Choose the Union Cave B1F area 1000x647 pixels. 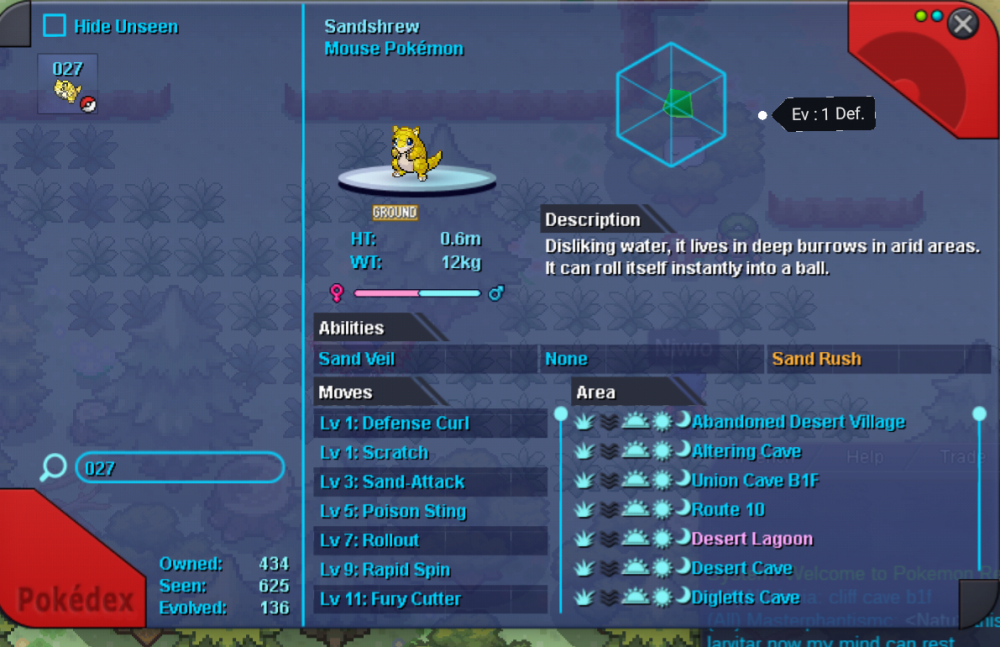755,481
